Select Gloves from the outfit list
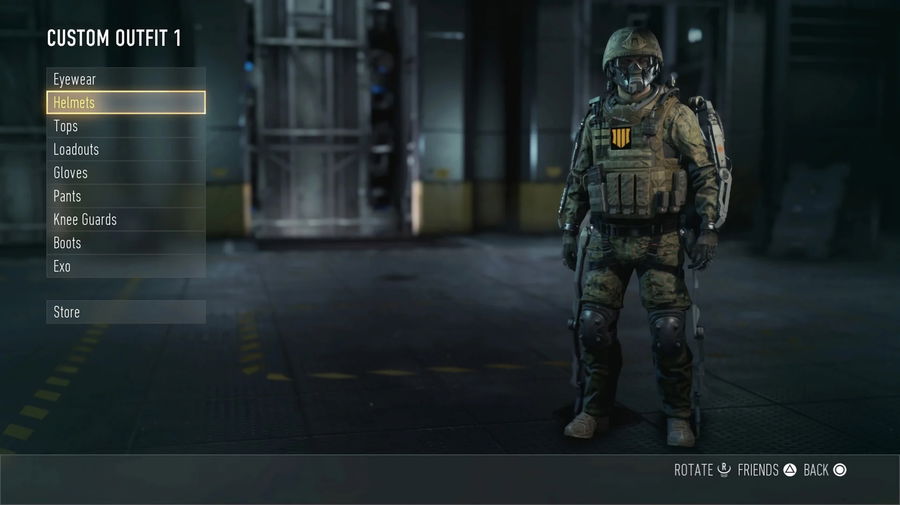The image size is (900, 505). 125,173
